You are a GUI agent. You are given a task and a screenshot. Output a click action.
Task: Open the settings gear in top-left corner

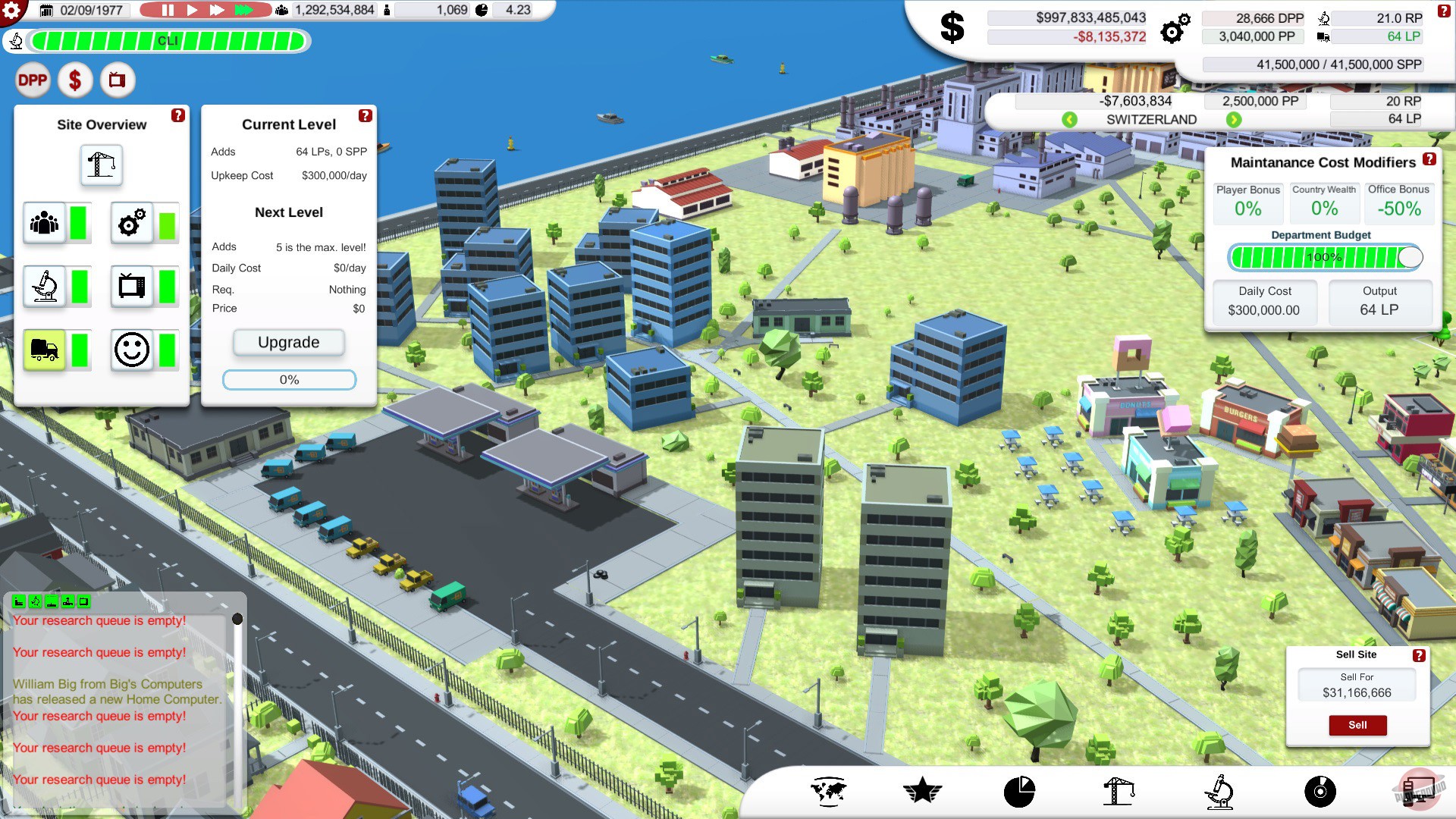point(12,9)
